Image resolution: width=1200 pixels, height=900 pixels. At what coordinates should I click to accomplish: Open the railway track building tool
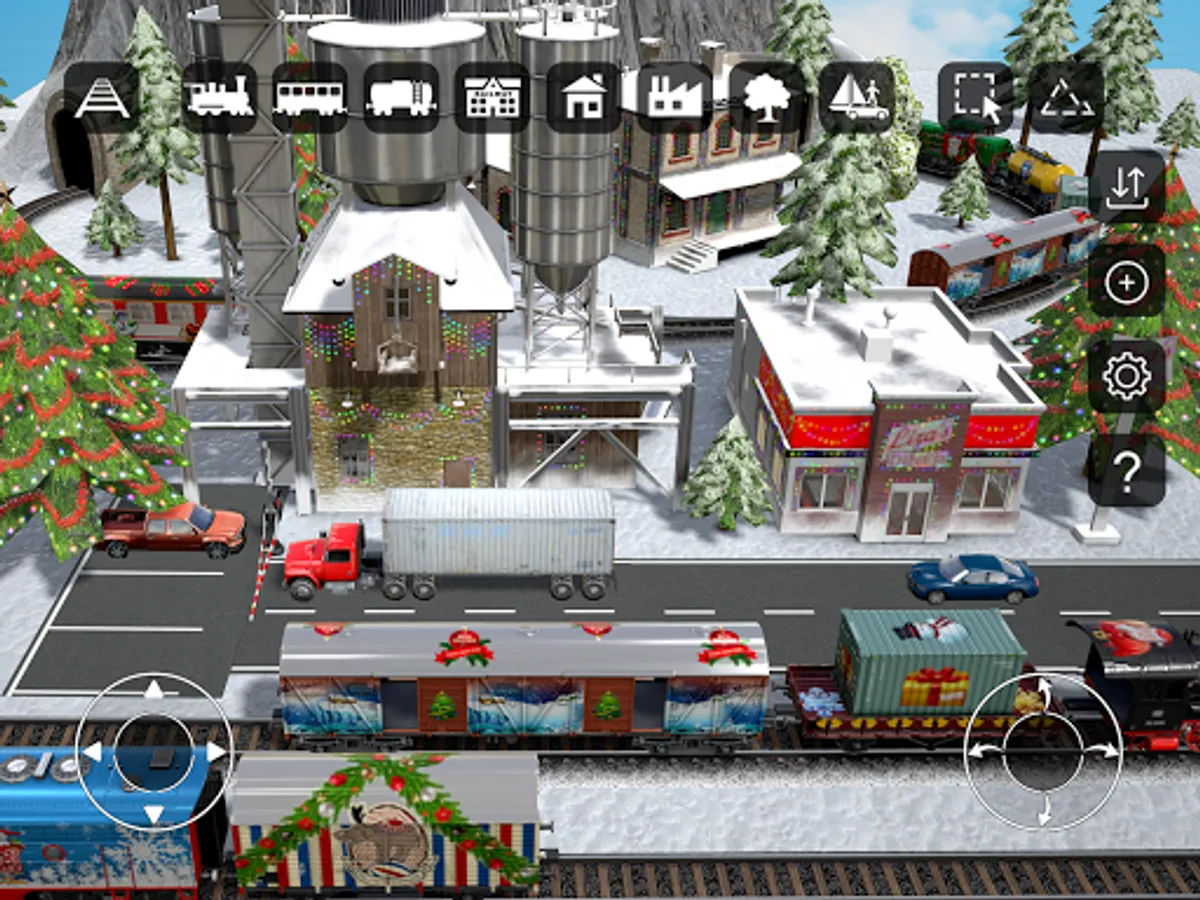(x=101, y=98)
